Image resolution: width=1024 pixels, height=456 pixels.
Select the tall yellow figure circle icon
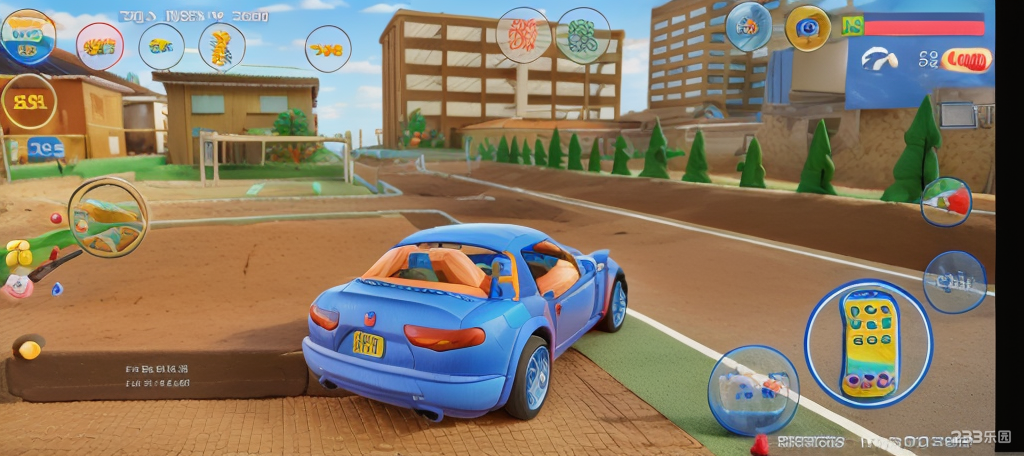(221, 46)
